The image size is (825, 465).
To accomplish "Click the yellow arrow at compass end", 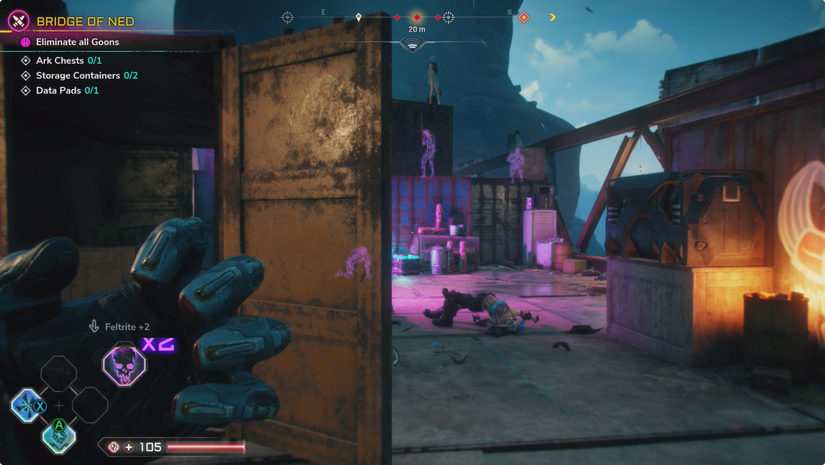I will (552, 17).
